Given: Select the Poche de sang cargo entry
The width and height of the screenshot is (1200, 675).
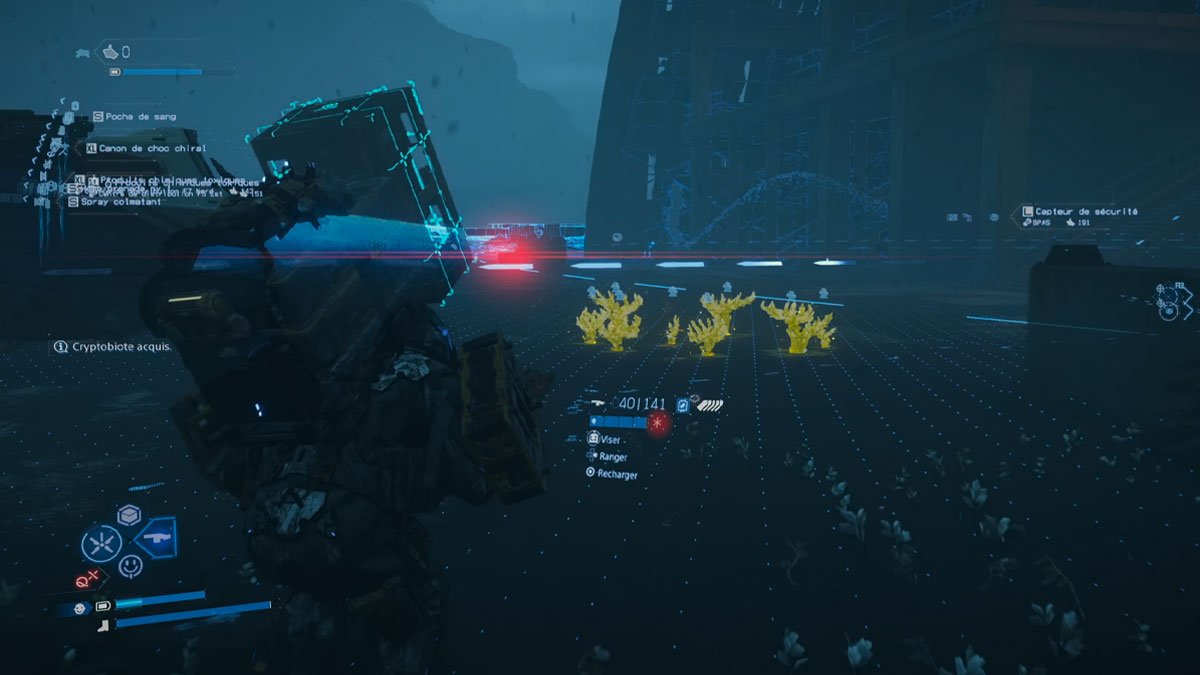Looking at the screenshot, I should point(137,117).
